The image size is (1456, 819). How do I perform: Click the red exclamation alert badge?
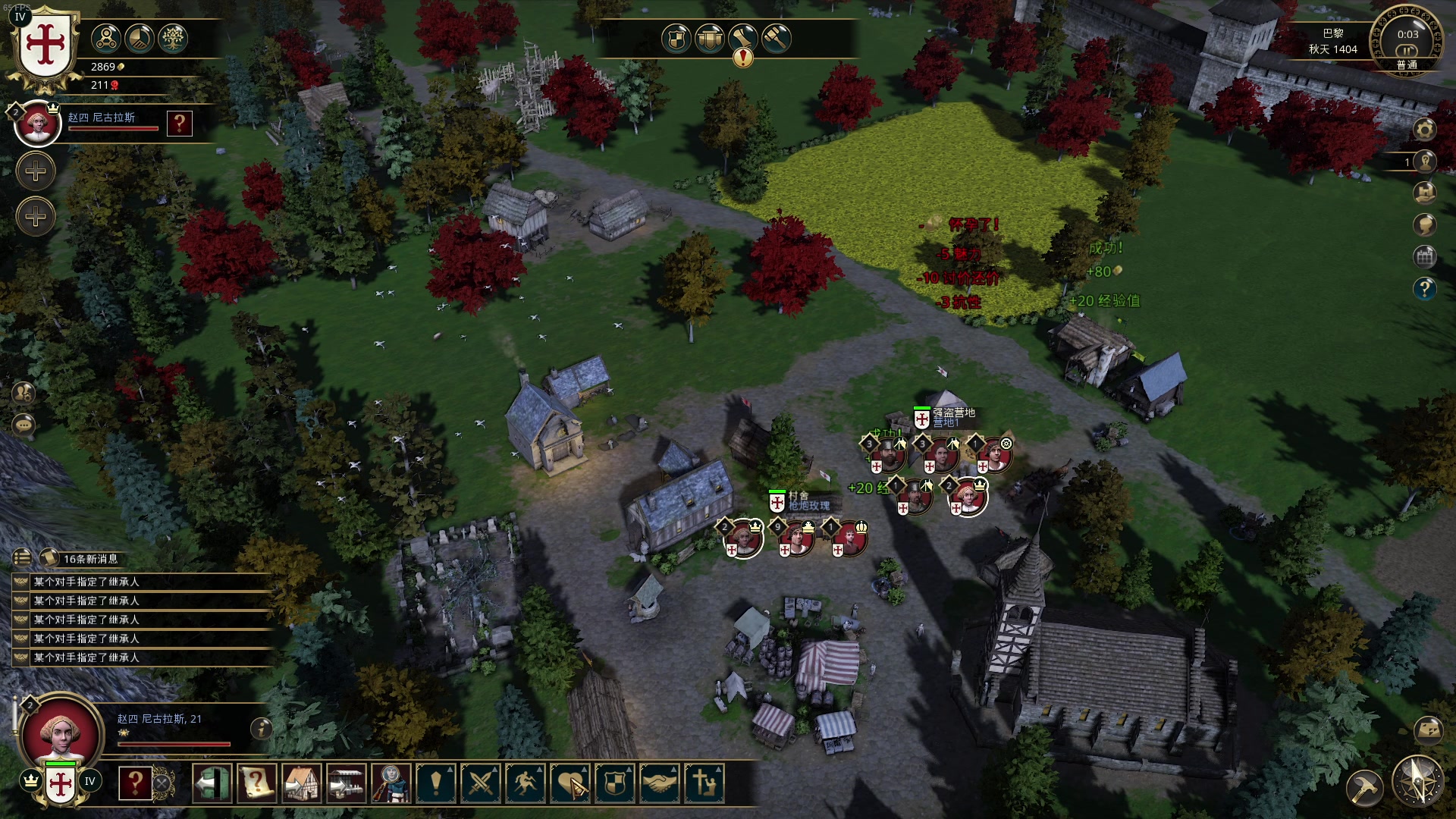pyautogui.click(x=743, y=58)
